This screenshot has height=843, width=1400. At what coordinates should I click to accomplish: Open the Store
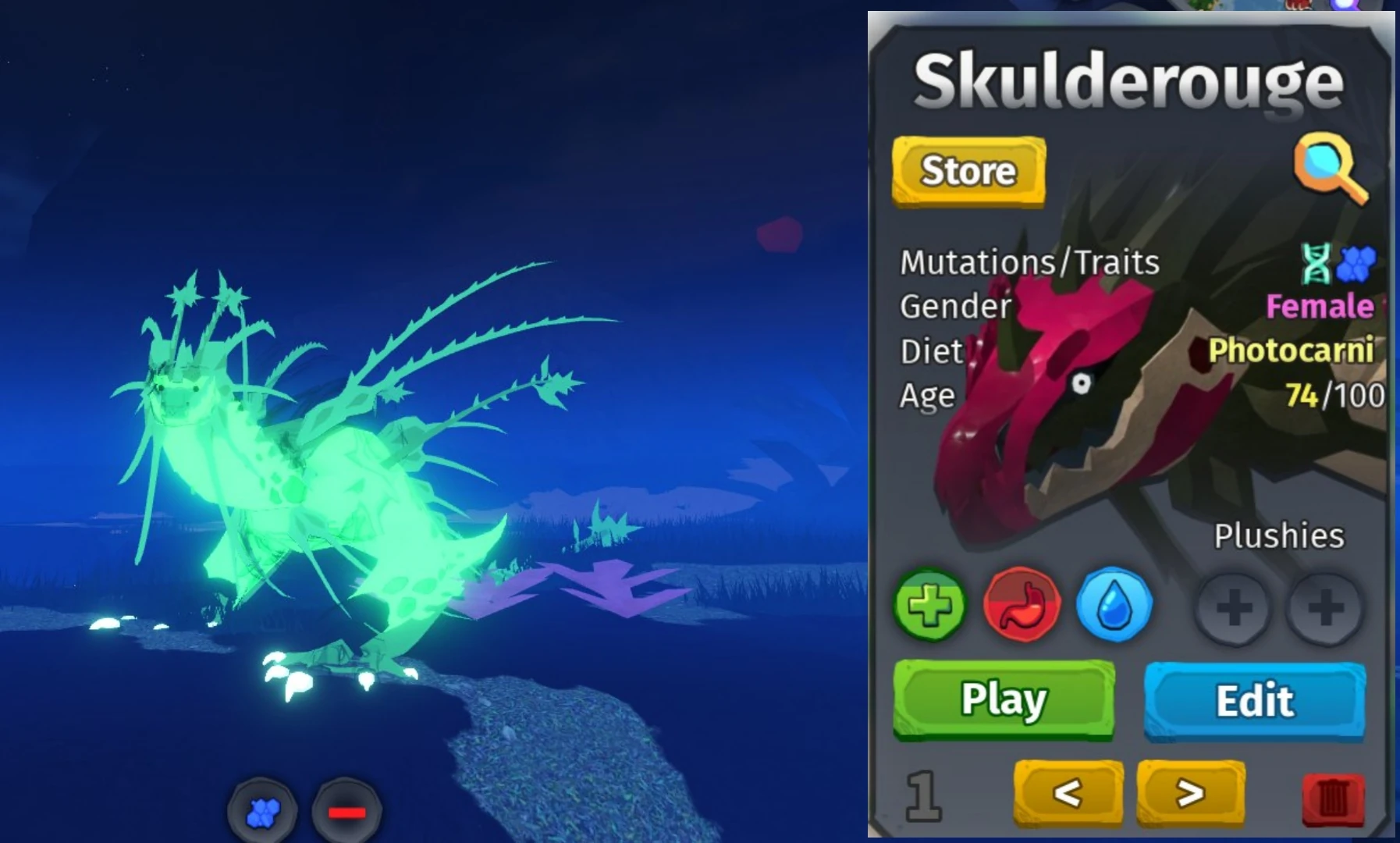pyautogui.click(x=968, y=173)
